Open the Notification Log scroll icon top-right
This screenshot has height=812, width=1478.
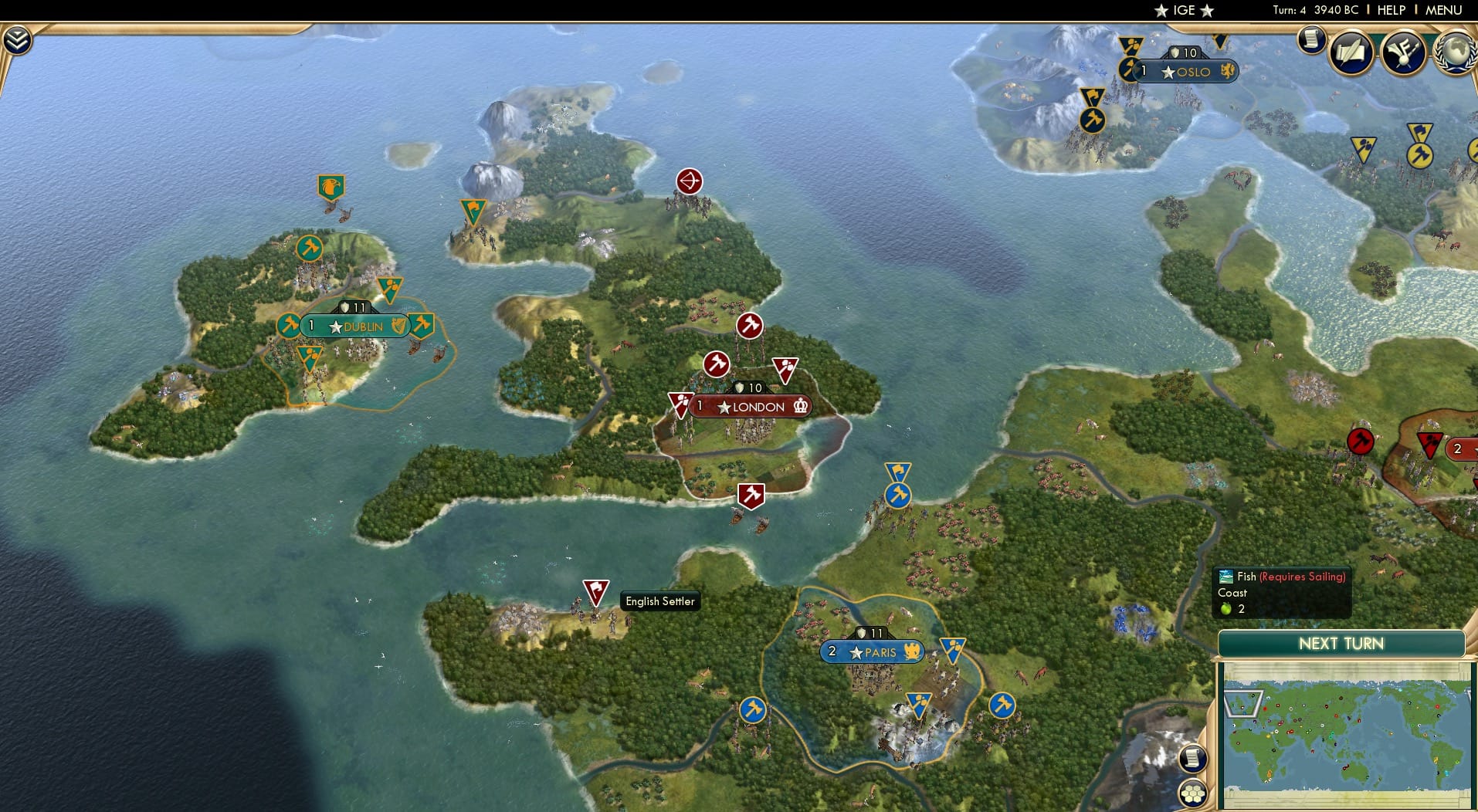(x=1310, y=40)
